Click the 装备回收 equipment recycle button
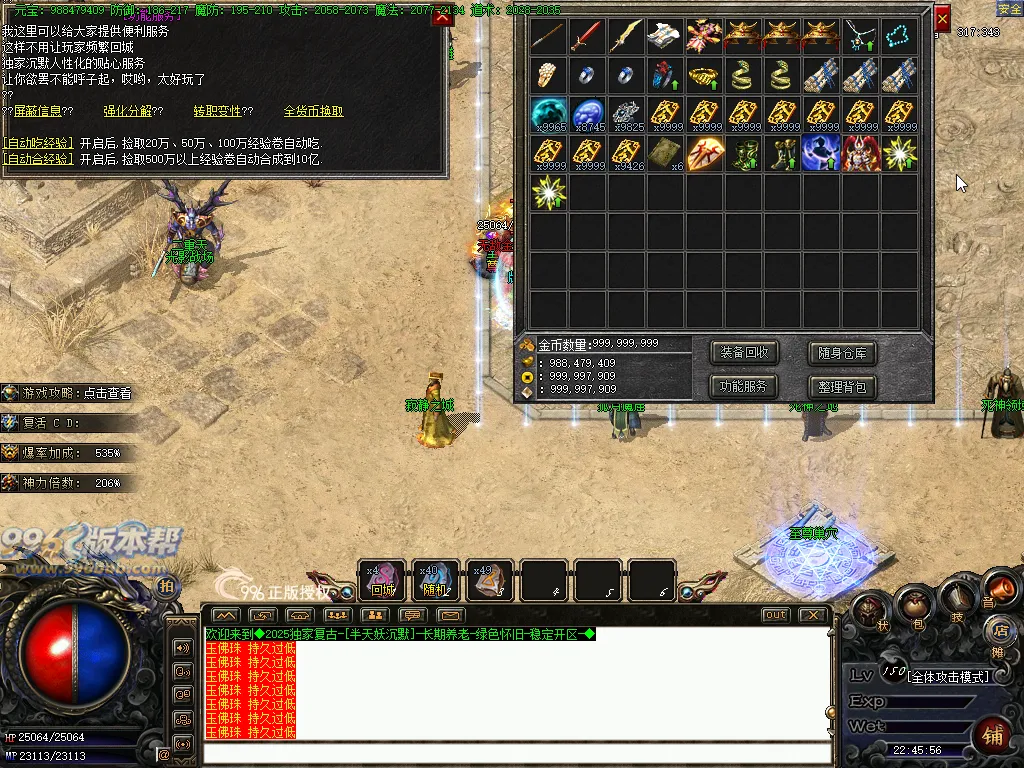 (744, 353)
